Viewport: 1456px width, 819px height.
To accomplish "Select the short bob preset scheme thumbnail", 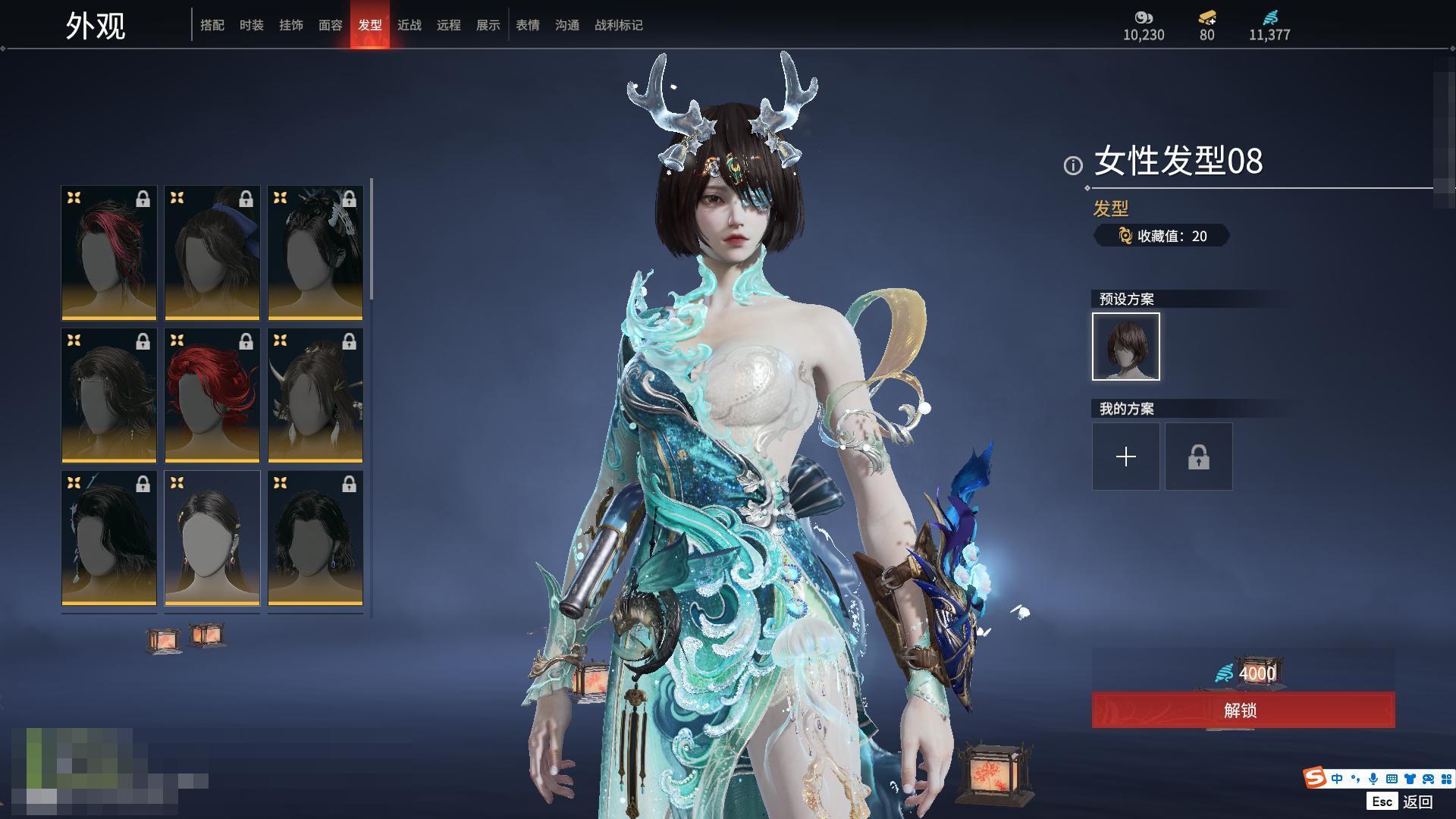I will pos(1126,347).
